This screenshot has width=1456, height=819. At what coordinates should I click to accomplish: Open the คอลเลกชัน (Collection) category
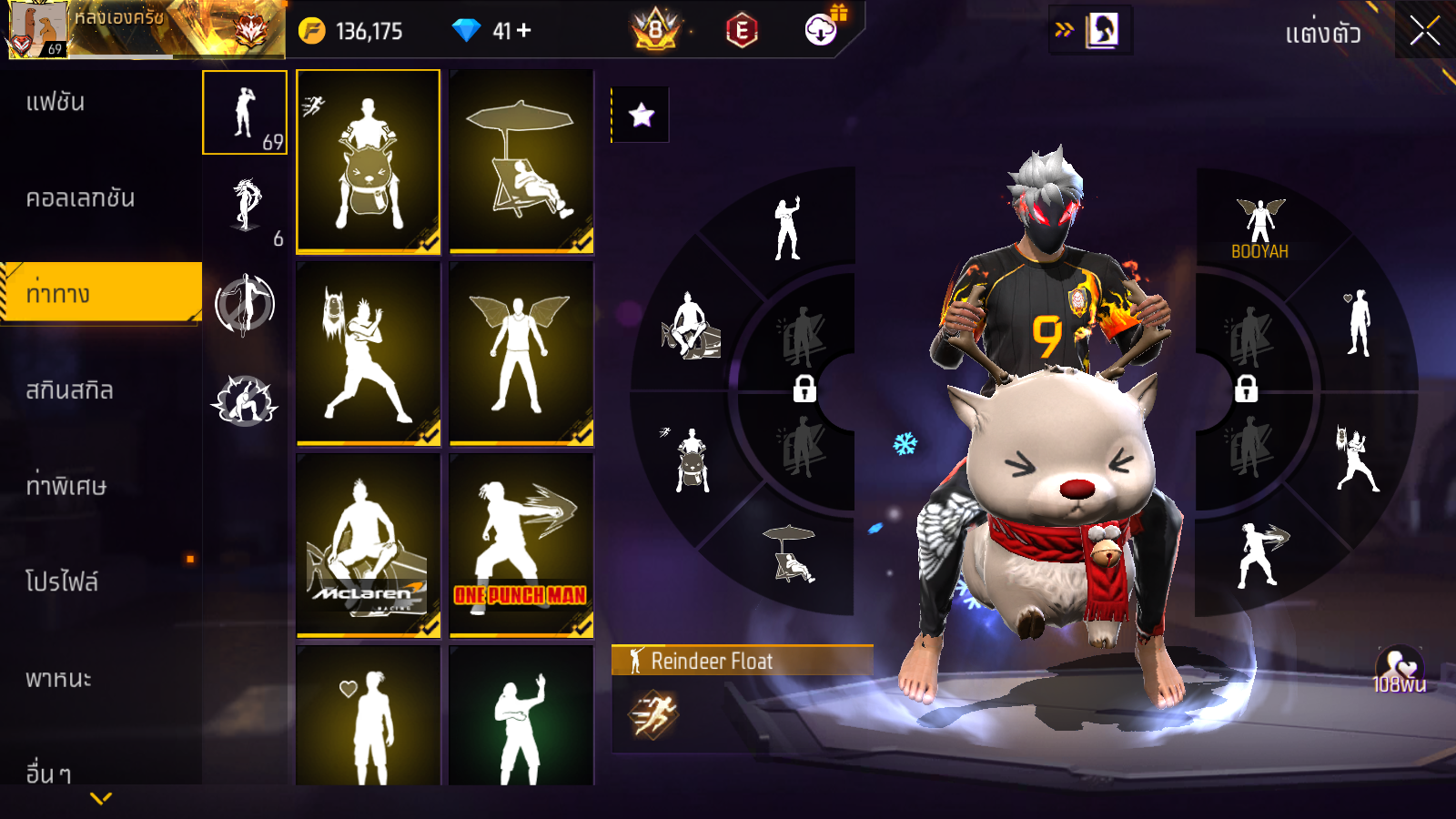(x=80, y=197)
